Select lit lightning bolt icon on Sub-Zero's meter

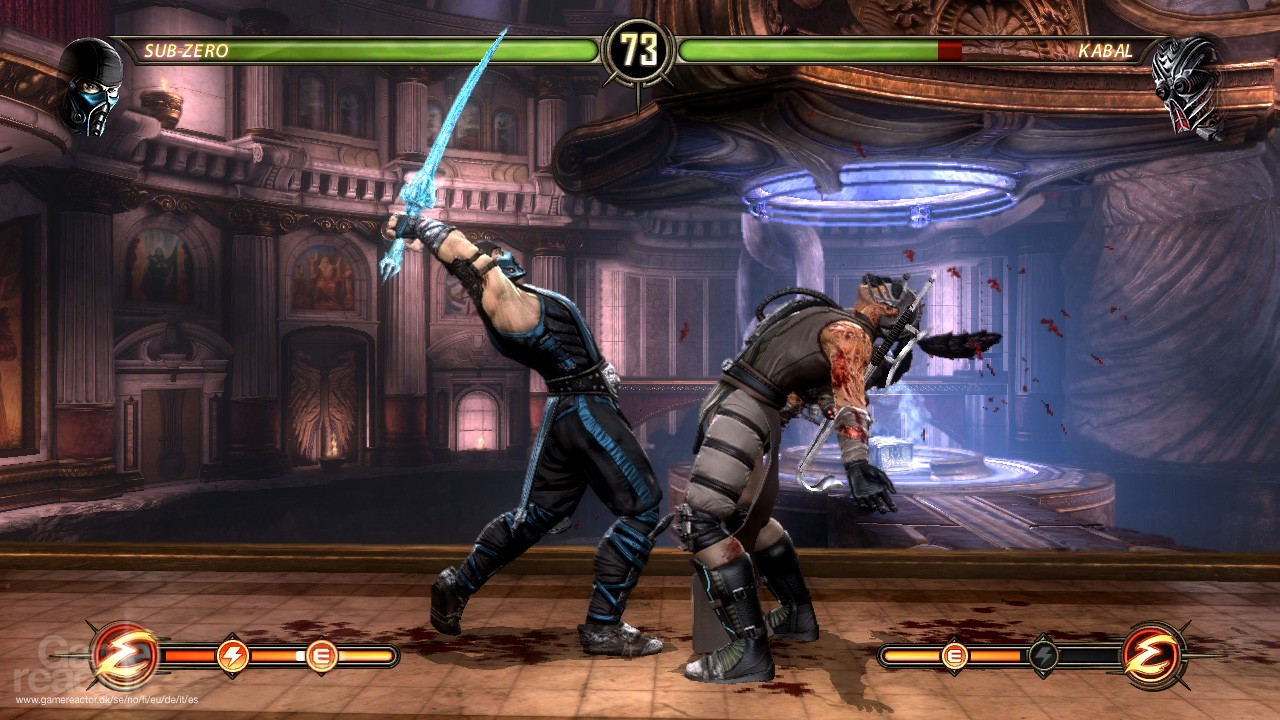[x=232, y=656]
